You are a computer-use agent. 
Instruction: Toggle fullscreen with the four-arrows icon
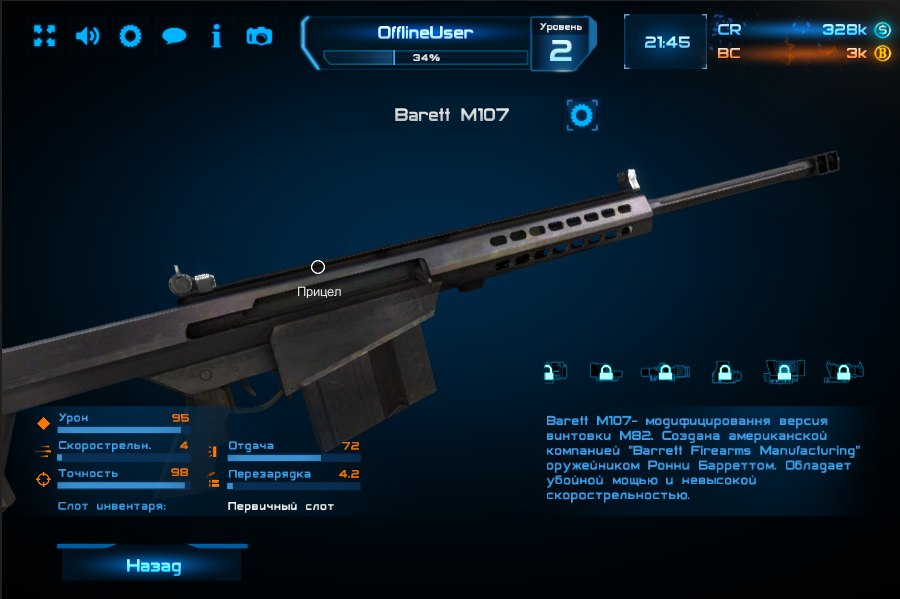44,37
